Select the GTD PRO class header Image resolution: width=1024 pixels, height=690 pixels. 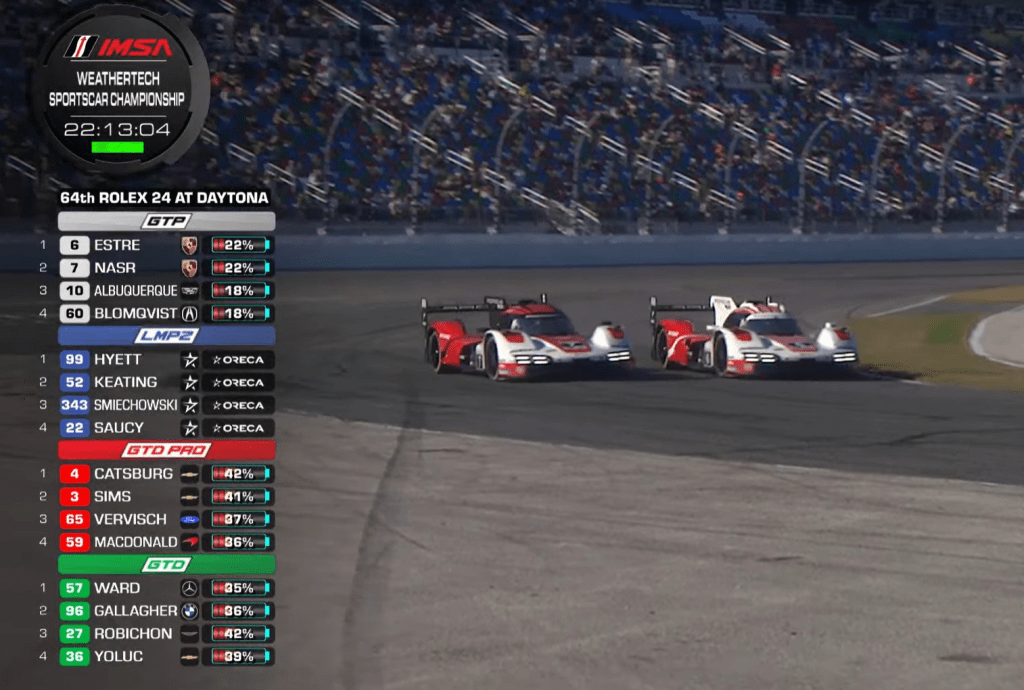166,450
